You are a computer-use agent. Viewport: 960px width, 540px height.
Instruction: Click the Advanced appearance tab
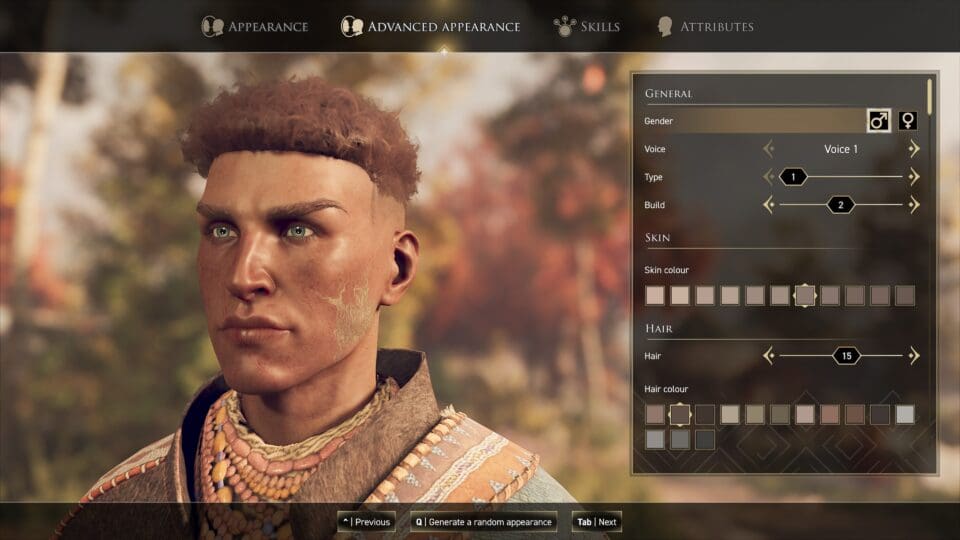[431, 26]
